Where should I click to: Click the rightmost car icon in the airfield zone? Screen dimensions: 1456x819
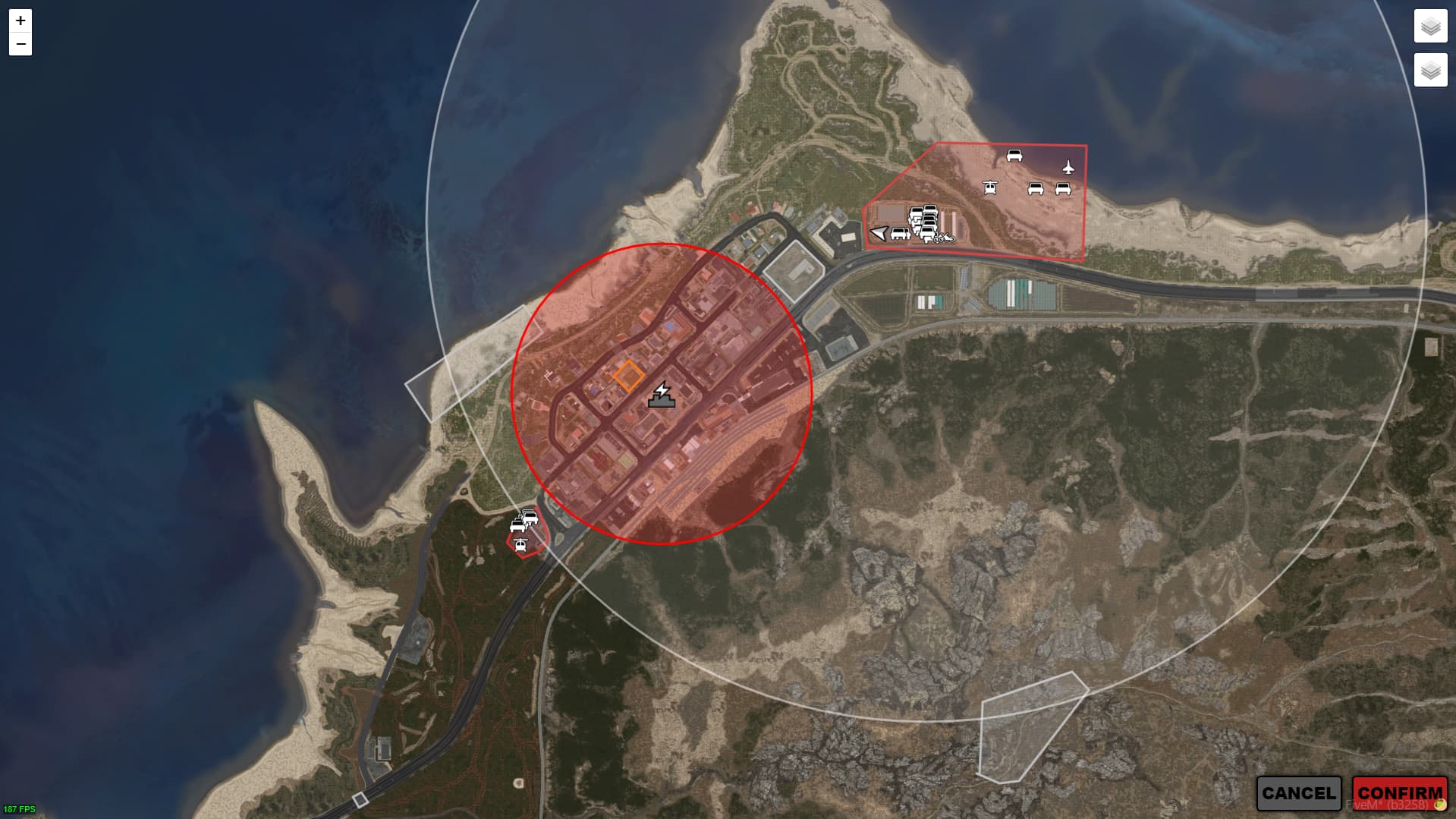point(1063,189)
